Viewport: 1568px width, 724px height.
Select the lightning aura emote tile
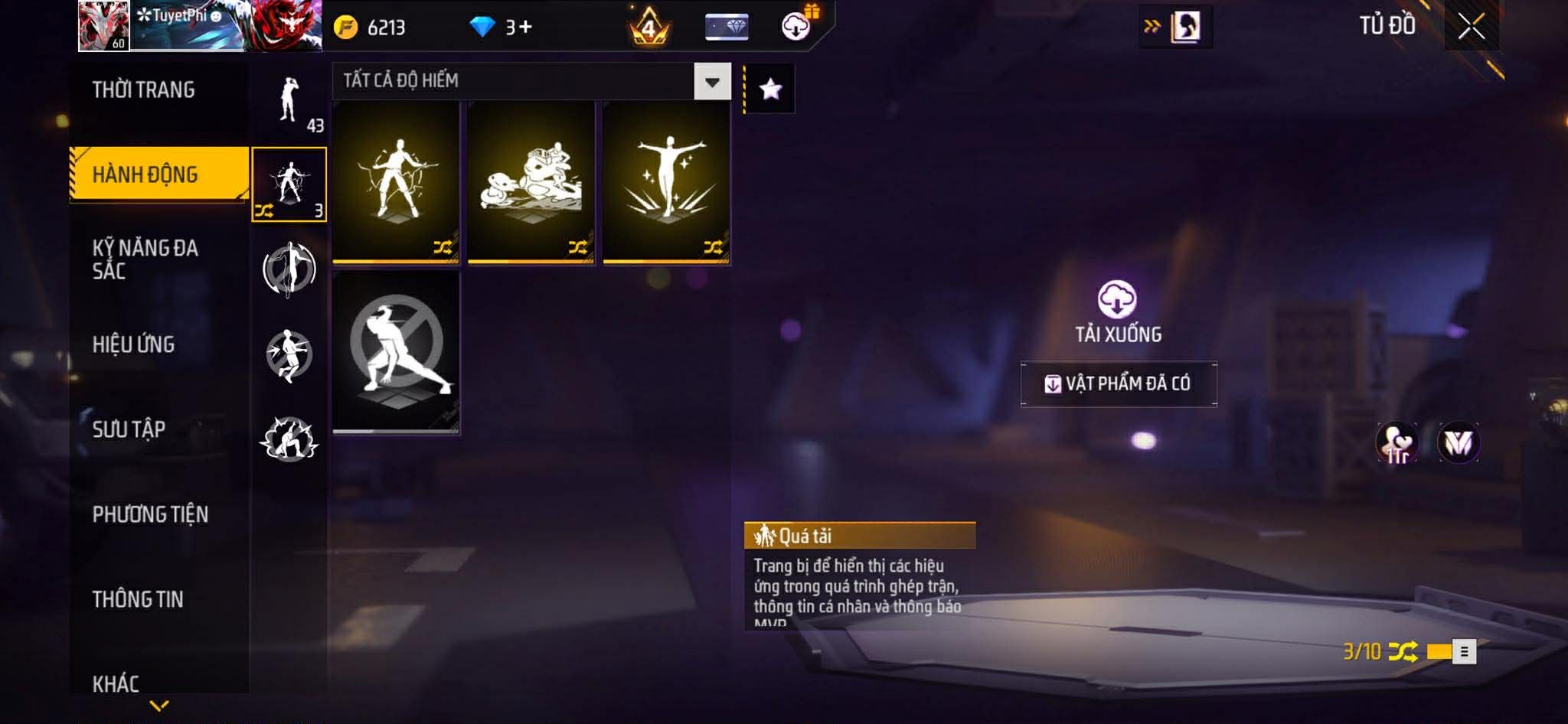pyautogui.click(x=396, y=182)
